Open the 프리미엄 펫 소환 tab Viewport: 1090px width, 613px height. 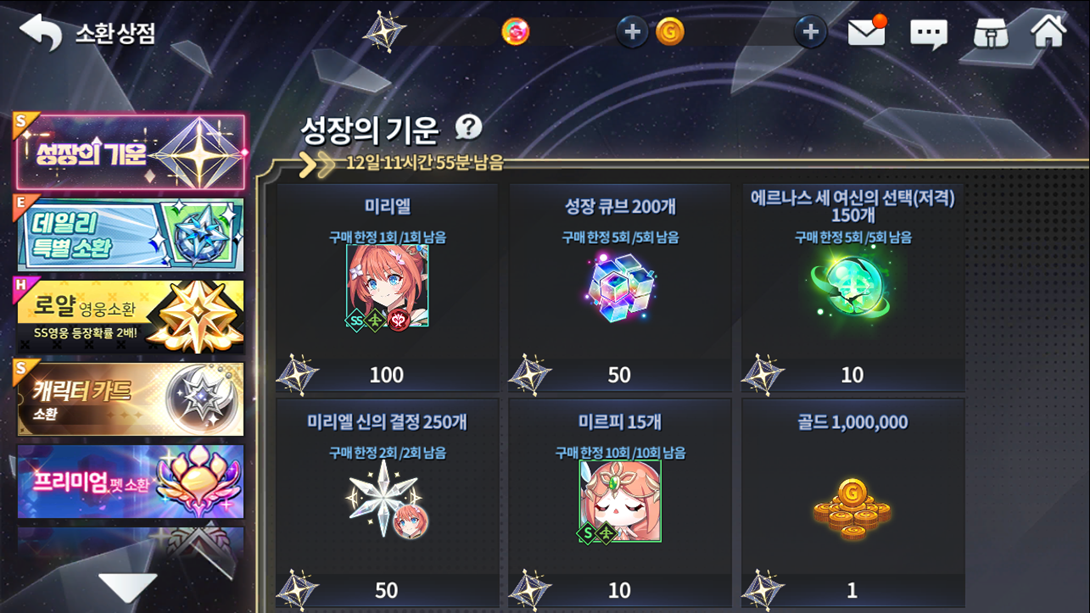coord(130,481)
